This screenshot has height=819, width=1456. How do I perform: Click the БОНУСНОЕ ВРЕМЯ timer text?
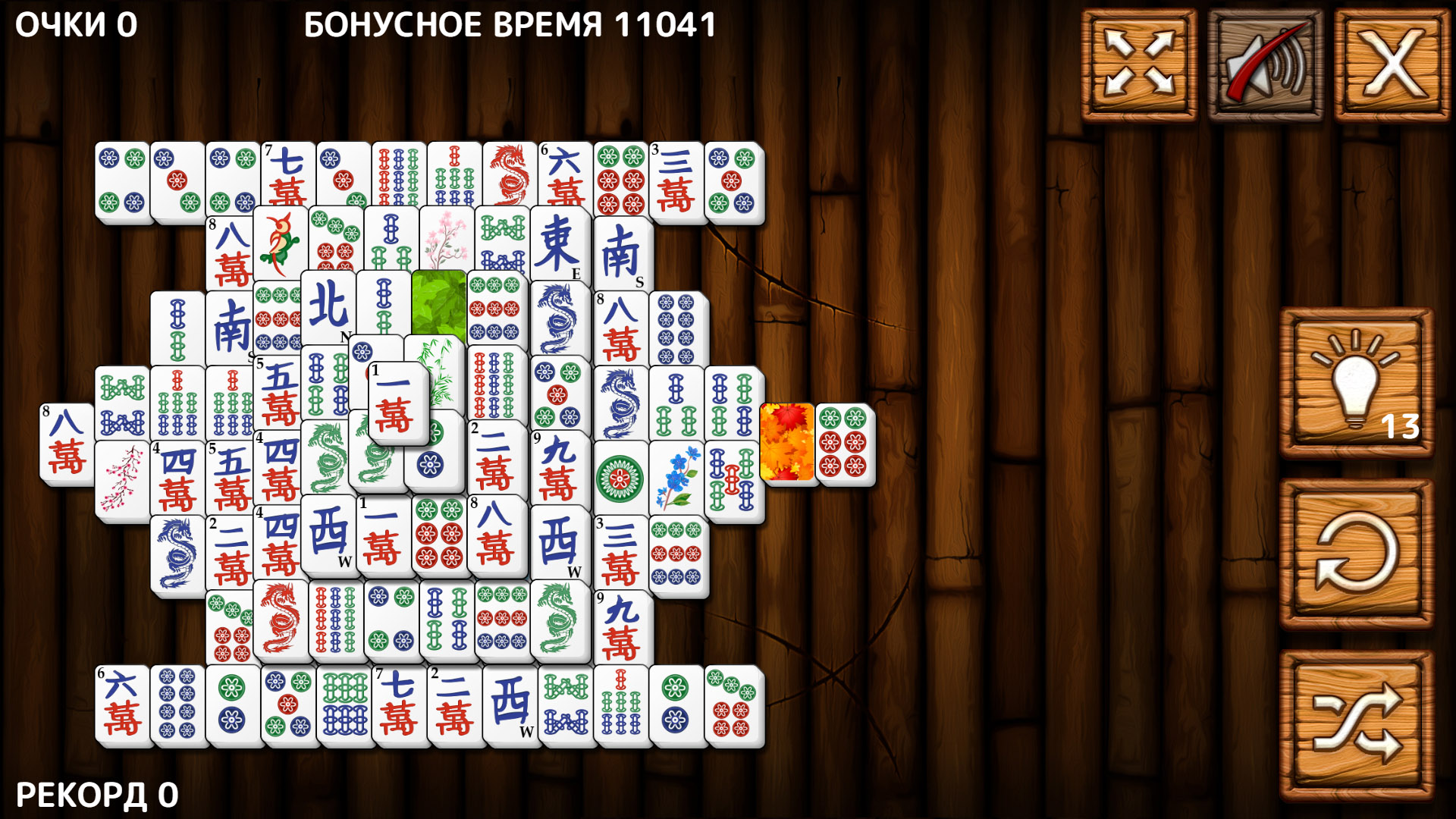(510, 25)
